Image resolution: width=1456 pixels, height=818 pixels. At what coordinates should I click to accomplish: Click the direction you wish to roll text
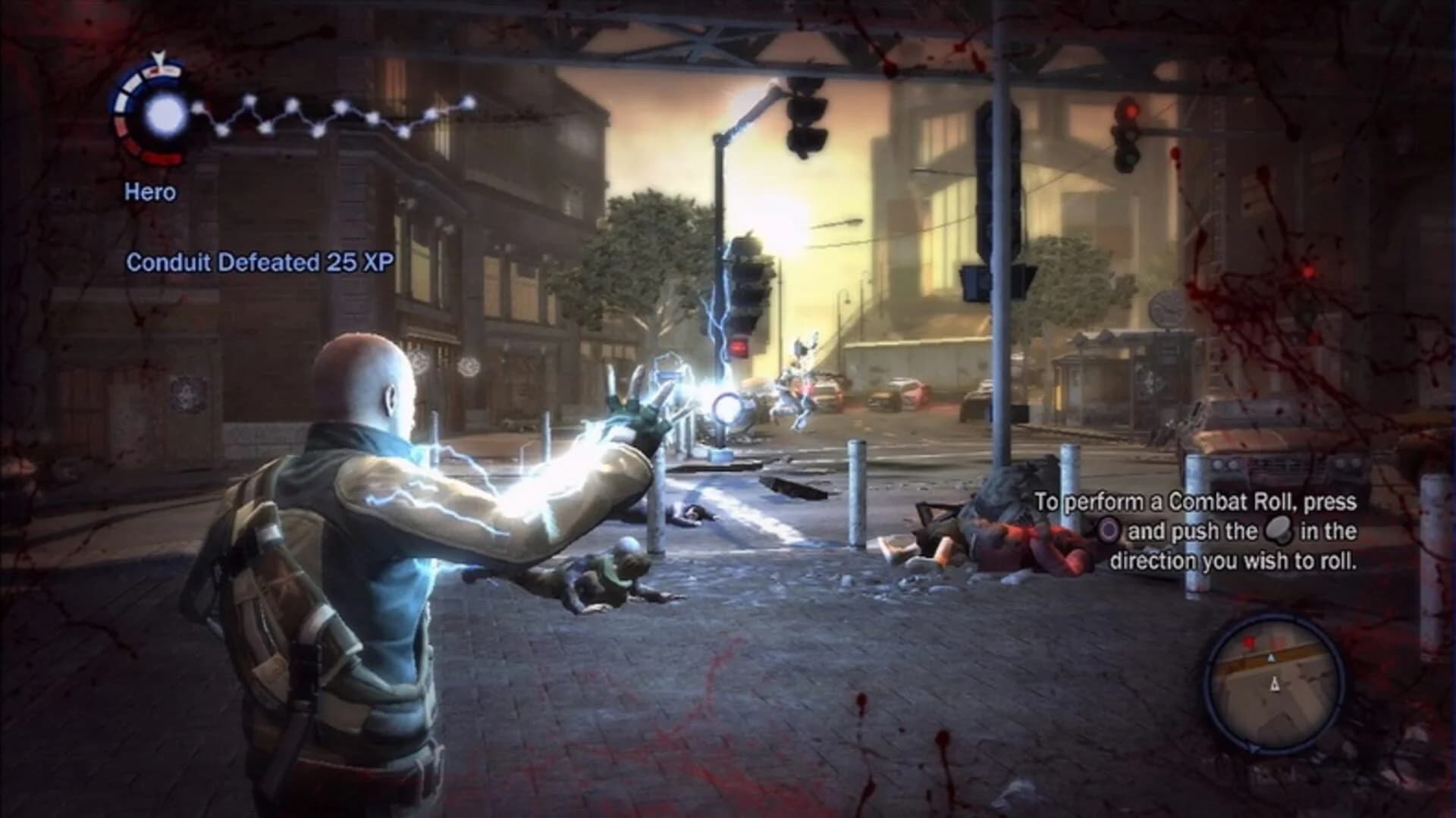(x=1234, y=560)
